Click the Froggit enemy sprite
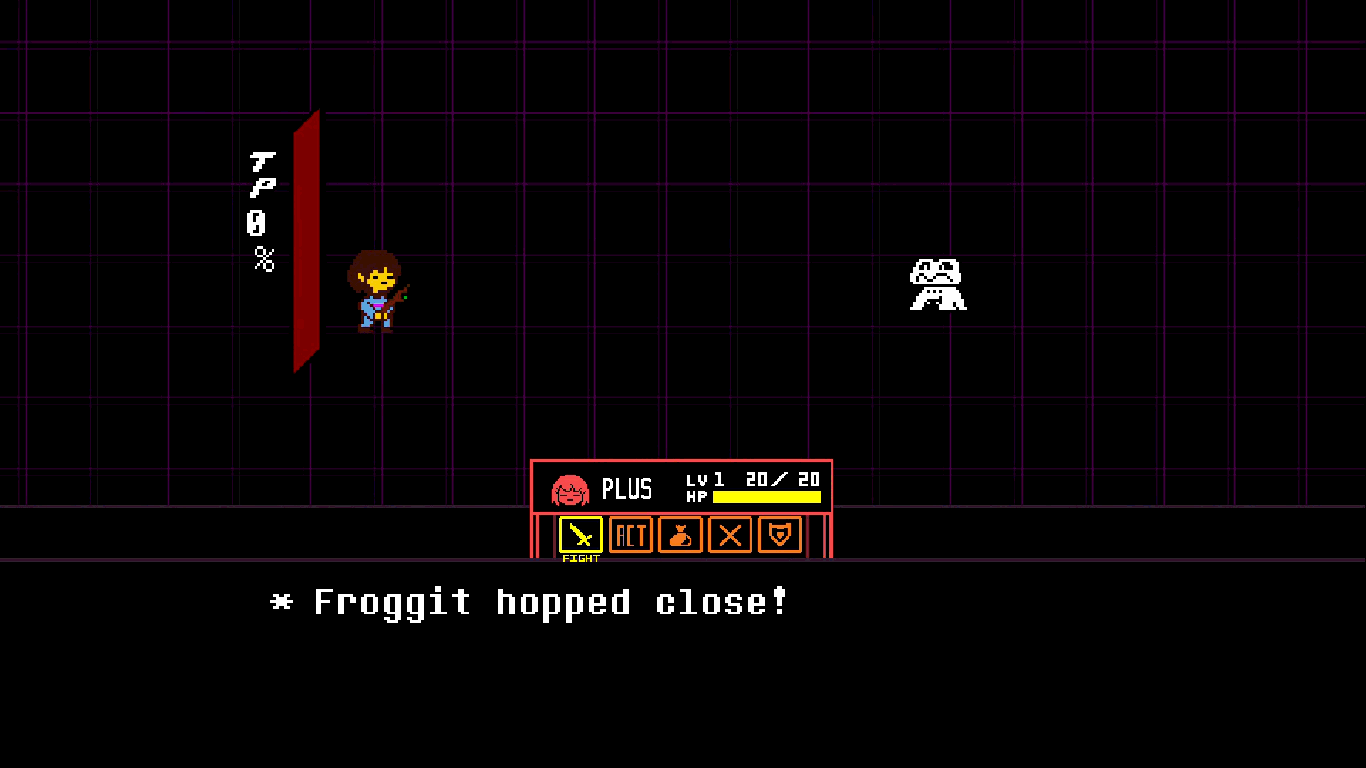 tap(938, 284)
